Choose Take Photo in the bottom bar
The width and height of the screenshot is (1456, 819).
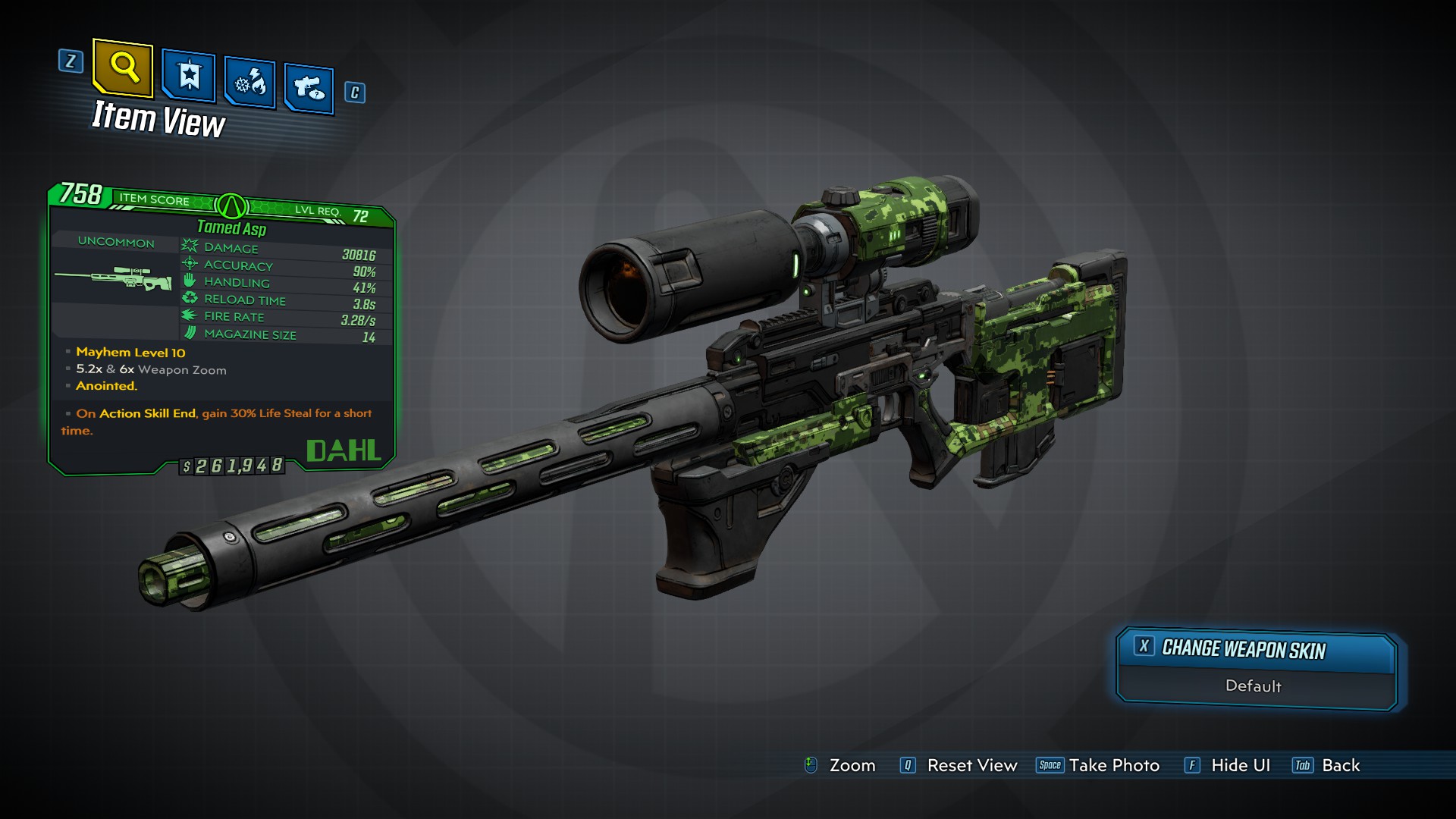tap(1098, 765)
